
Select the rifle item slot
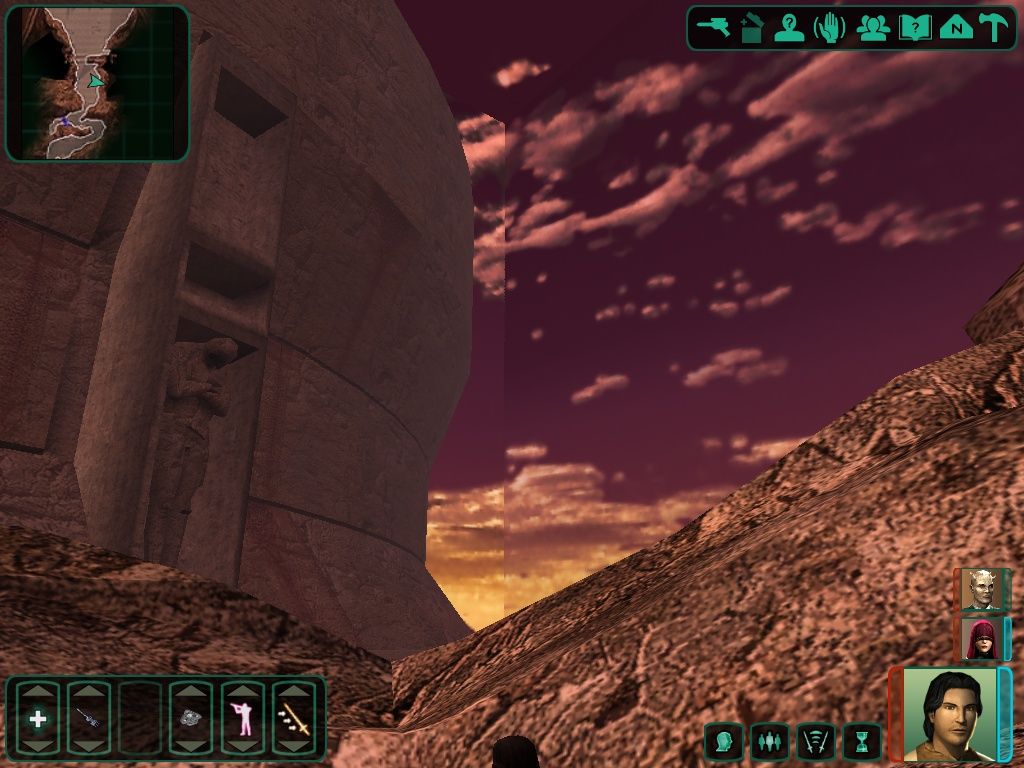(89, 718)
